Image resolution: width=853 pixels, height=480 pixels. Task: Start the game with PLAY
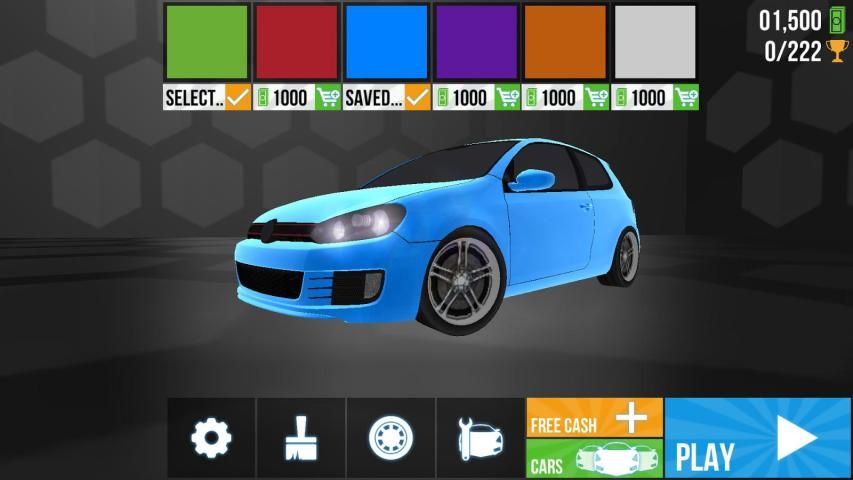pyautogui.click(x=757, y=438)
